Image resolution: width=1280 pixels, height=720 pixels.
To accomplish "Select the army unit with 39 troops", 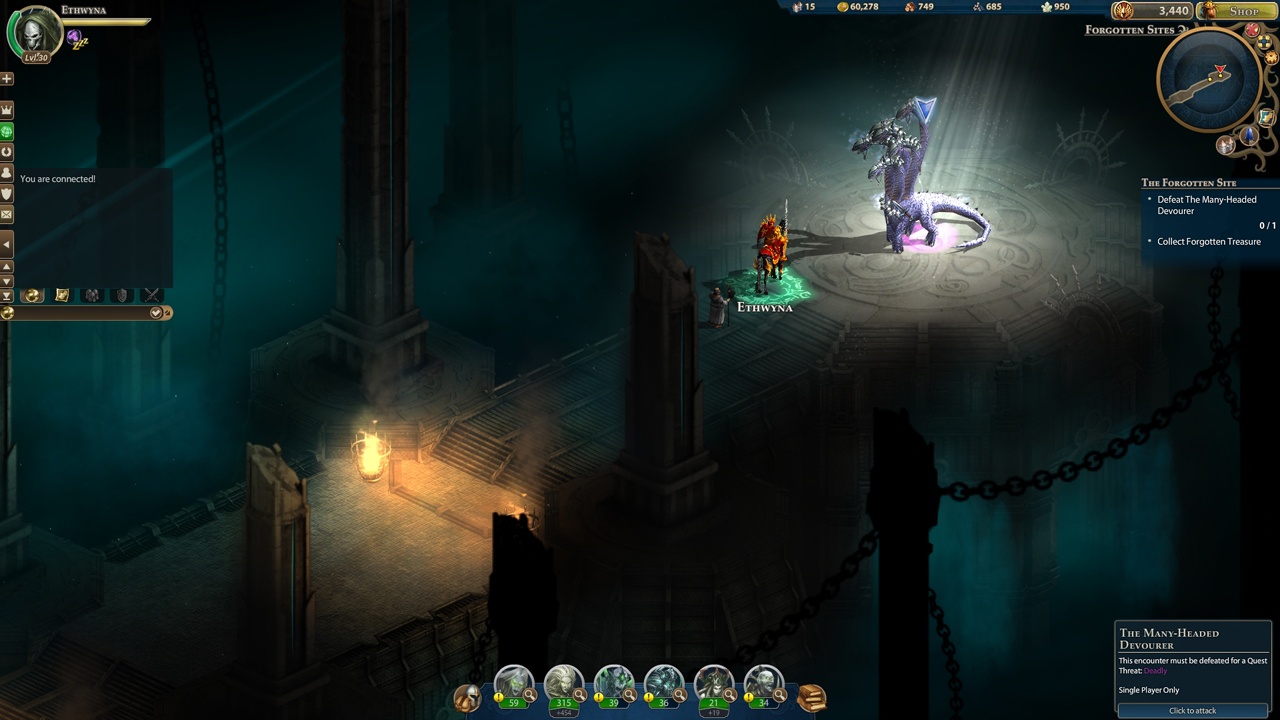I will click(x=613, y=685).
